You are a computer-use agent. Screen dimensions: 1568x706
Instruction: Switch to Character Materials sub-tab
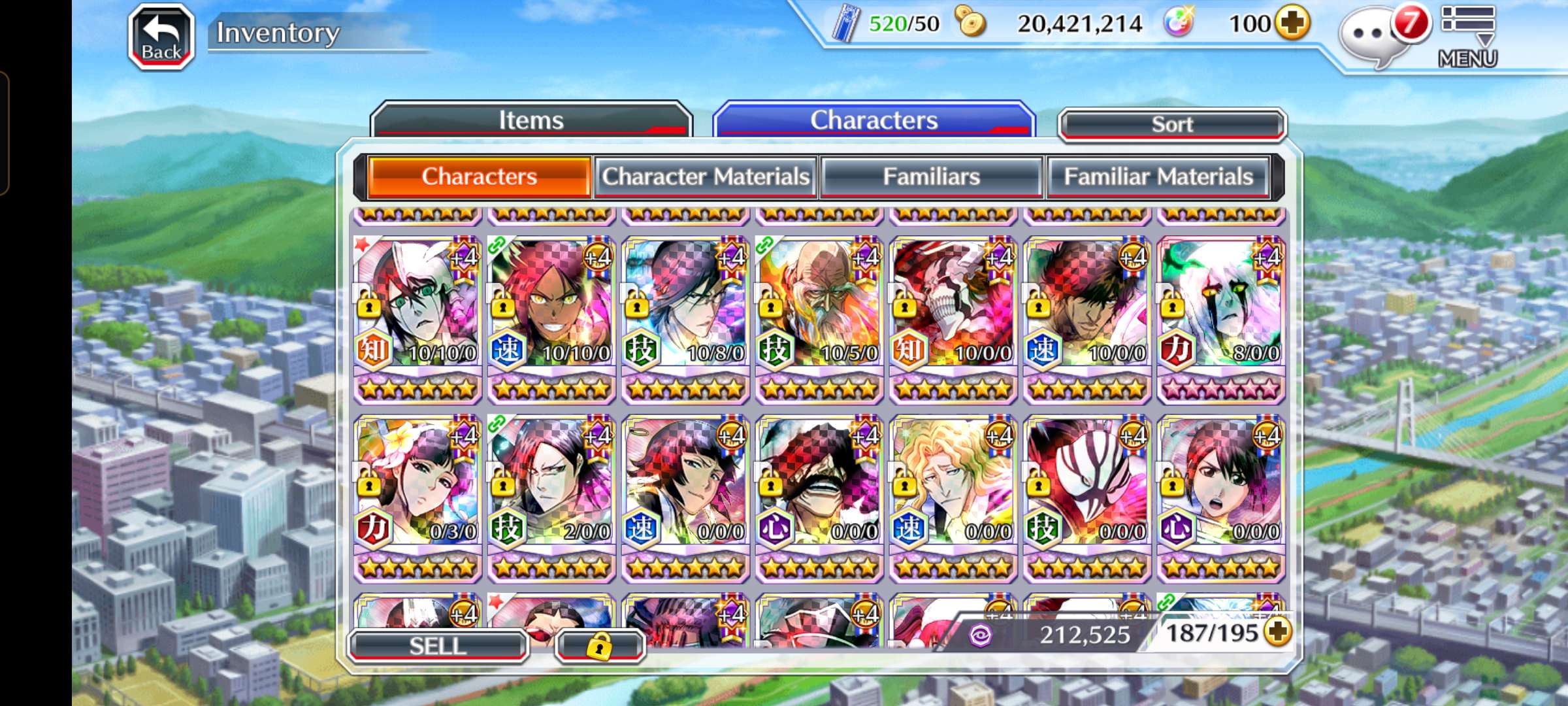coord(706,176)
